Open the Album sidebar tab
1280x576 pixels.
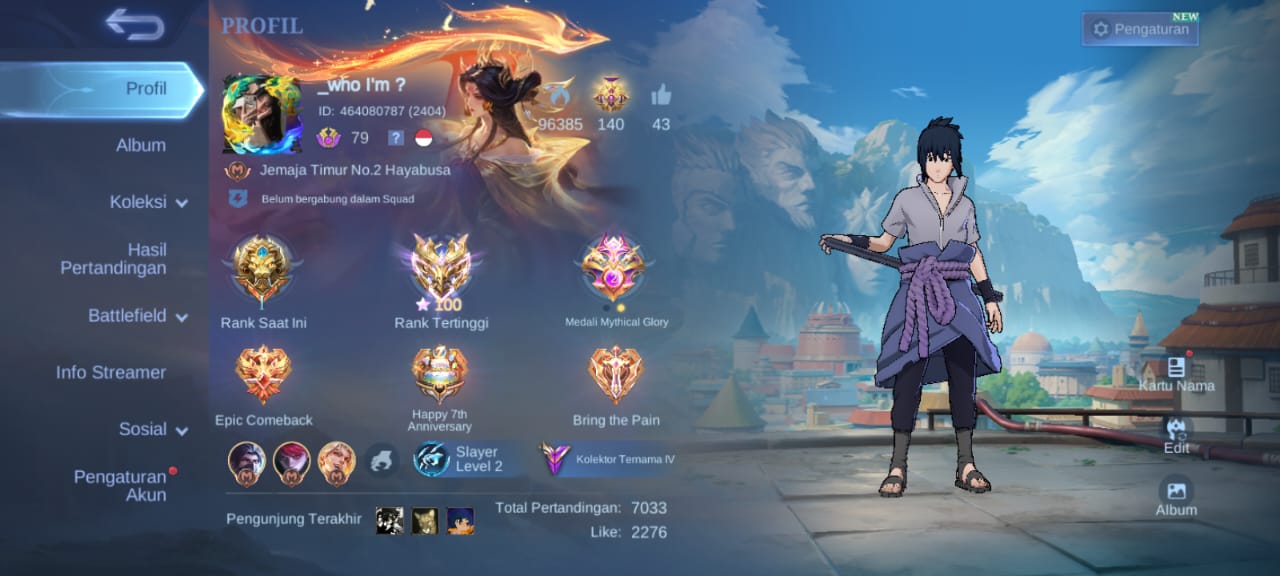[140, 145]
